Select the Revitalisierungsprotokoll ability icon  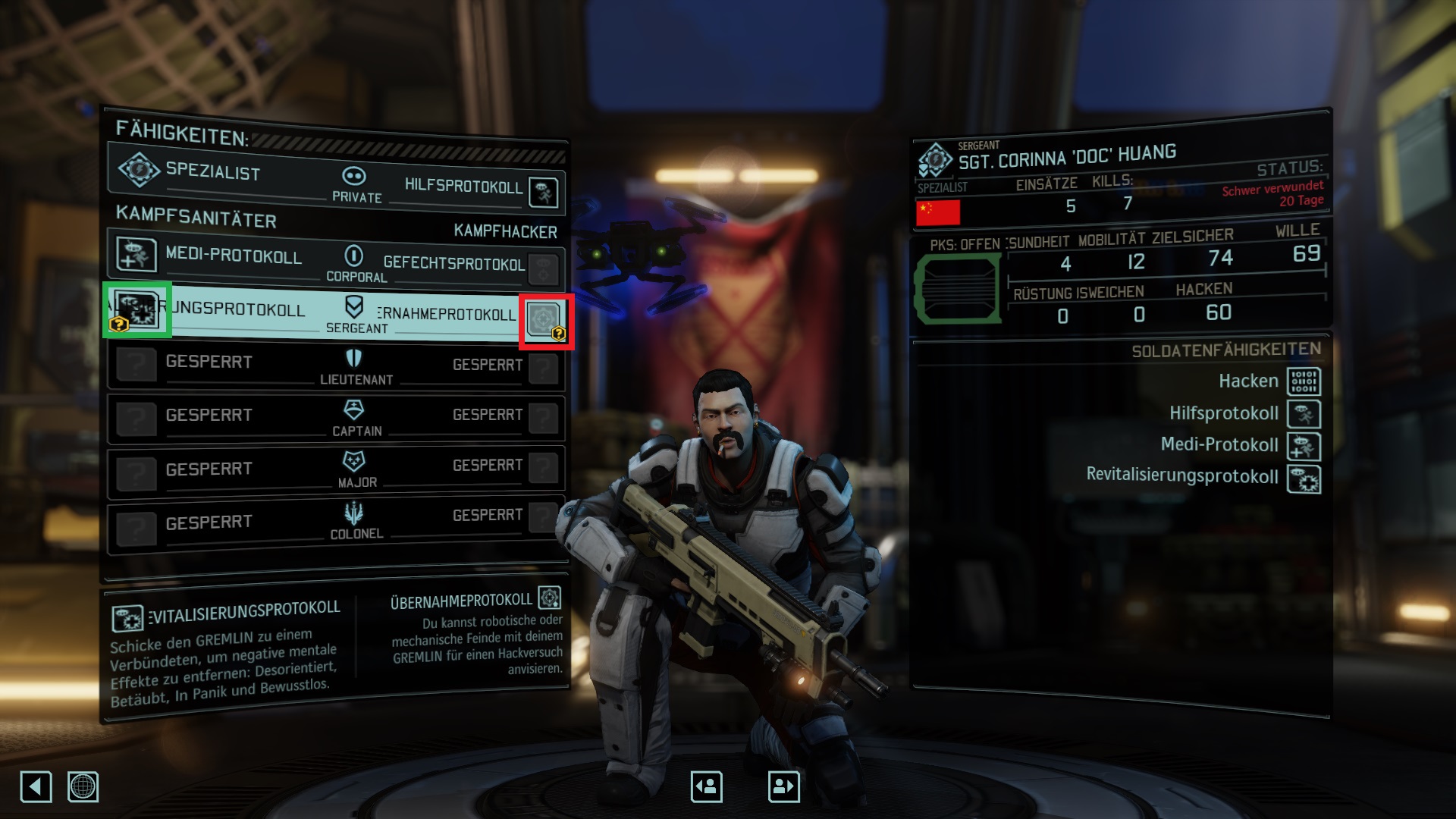(136, 309)
